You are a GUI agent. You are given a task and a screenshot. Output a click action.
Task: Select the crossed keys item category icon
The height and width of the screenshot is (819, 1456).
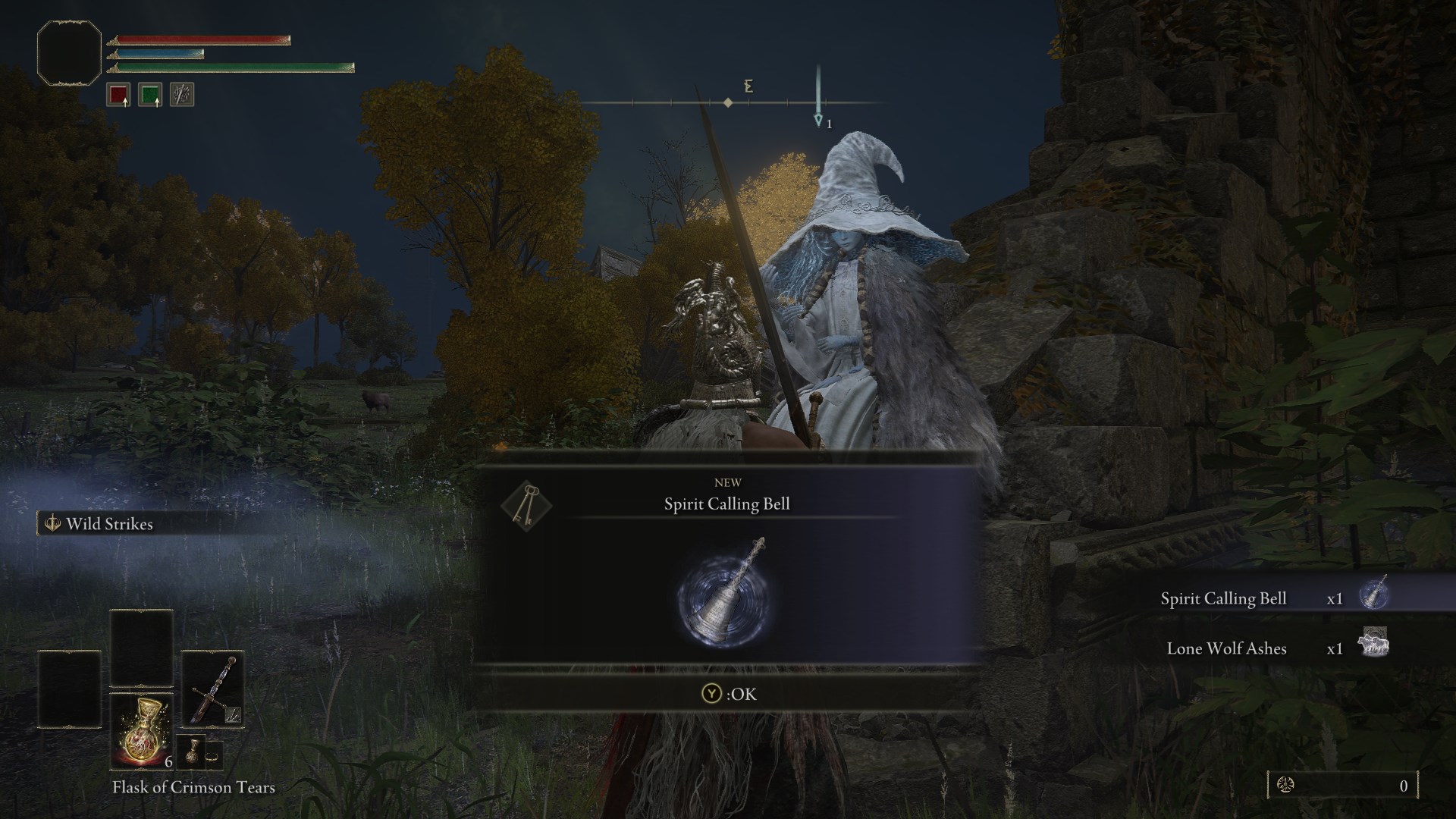(526, 504)
